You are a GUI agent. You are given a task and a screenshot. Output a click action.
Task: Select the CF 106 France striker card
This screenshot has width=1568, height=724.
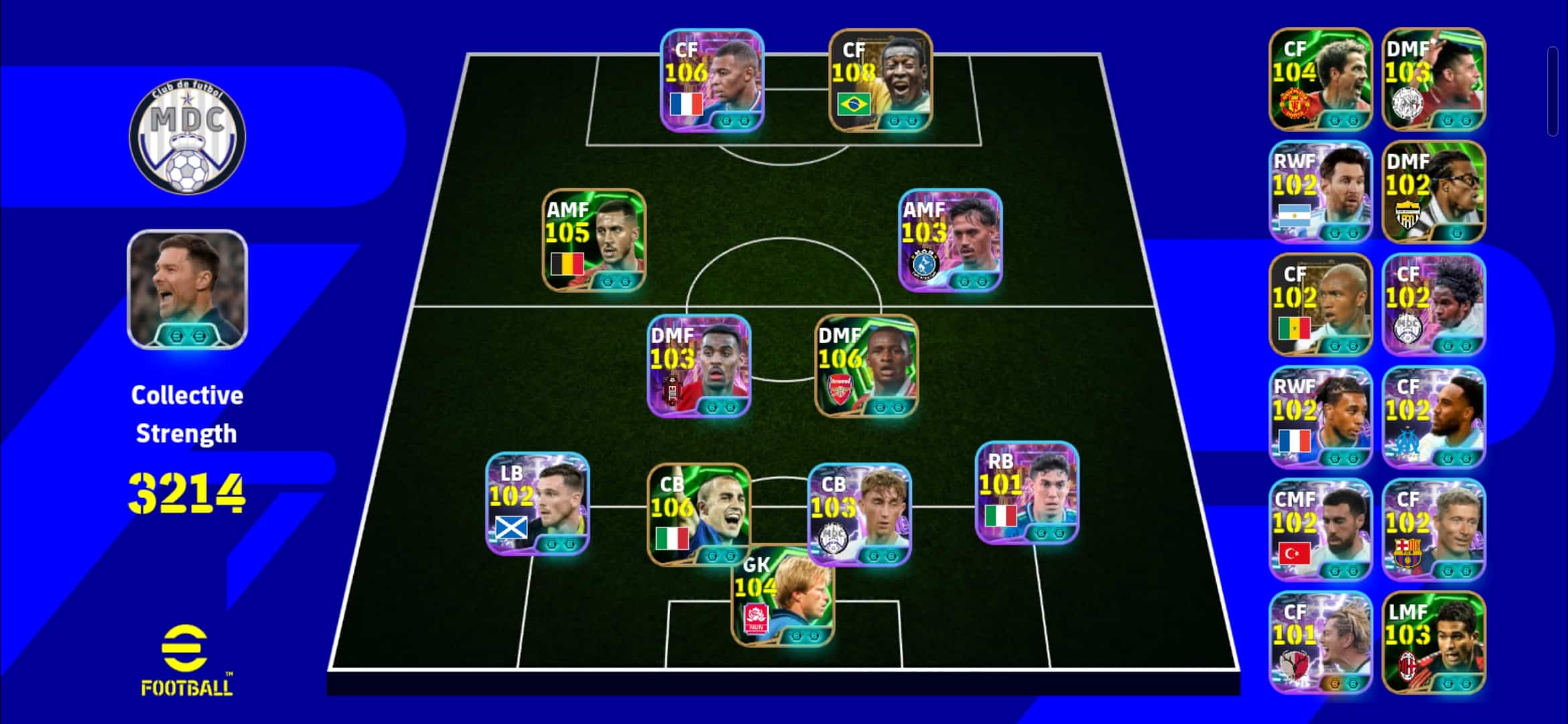[x=712, y=80]
